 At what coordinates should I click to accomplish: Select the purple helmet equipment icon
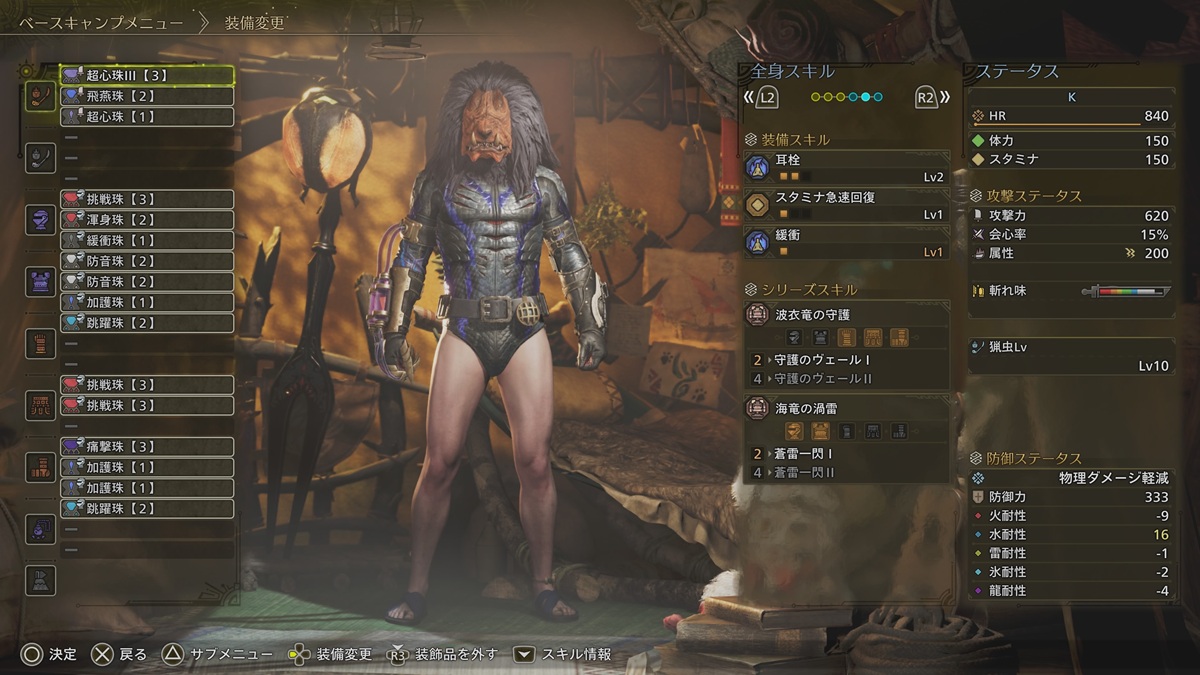[x=40, y=220]
